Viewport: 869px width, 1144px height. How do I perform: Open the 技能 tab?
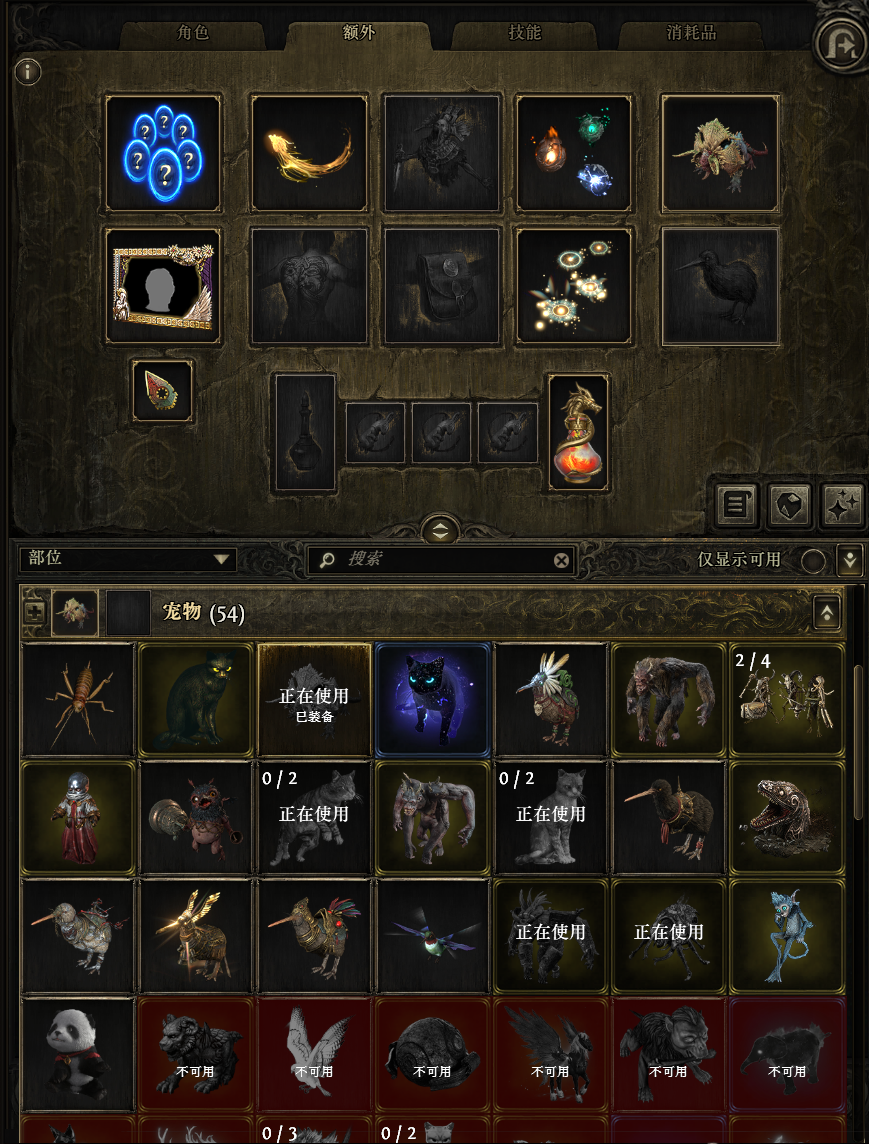coord(524,33)
